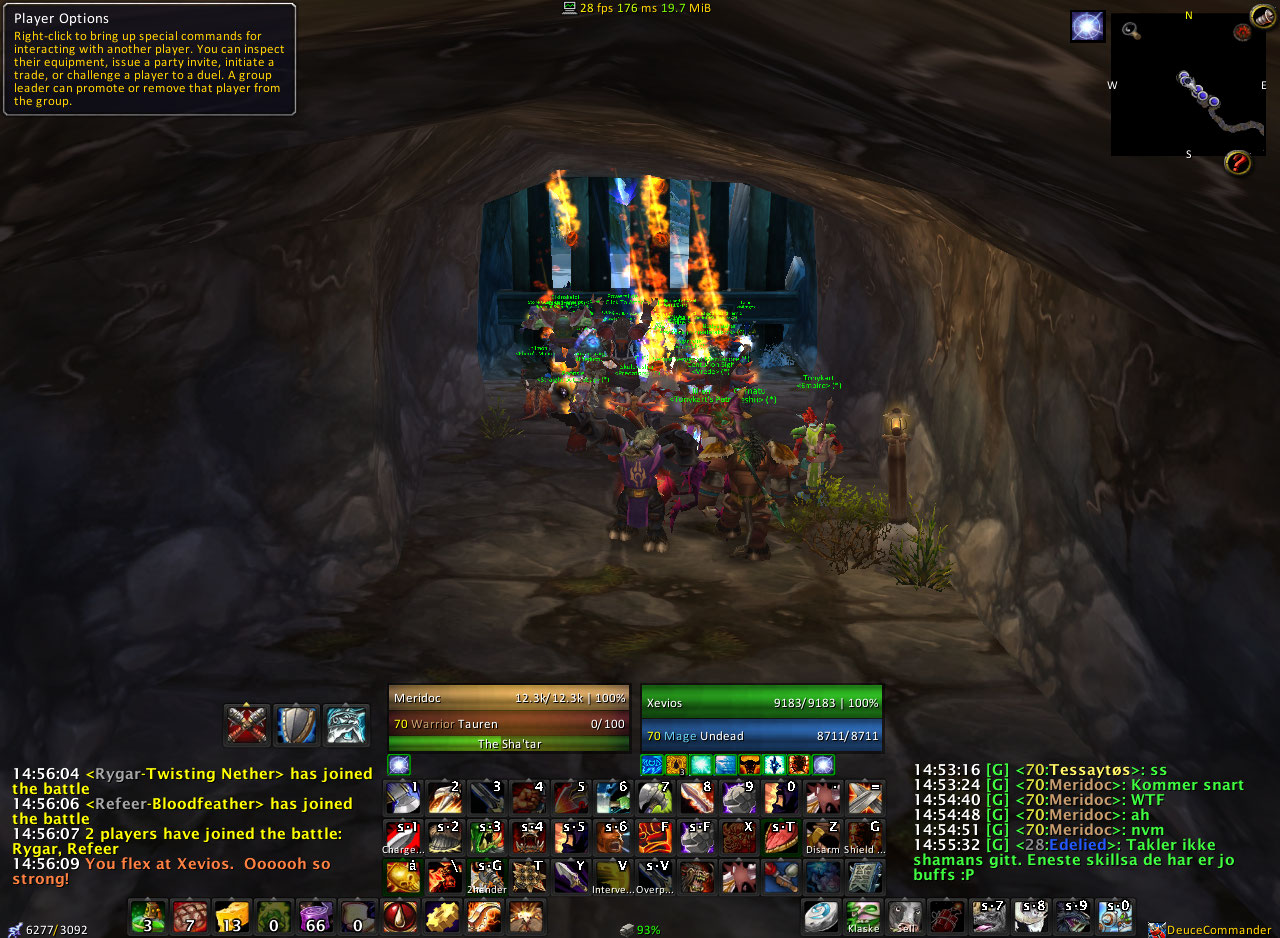Equip the 2hender weapon macro
Image resolution: width=1280 pixels, height=938 pixels.
486,876
